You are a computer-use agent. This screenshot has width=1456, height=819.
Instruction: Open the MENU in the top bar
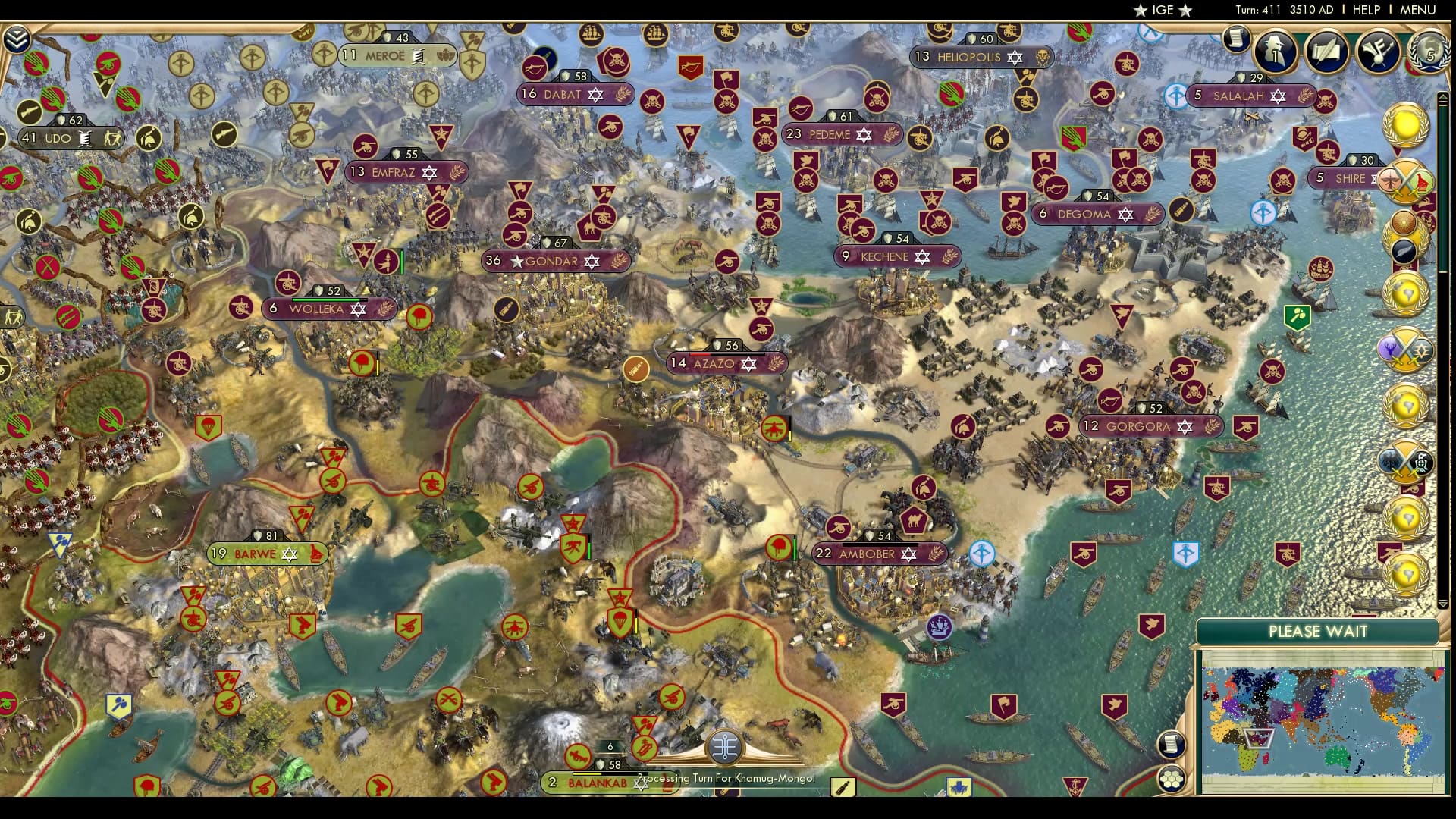(x=1417, y=10)
